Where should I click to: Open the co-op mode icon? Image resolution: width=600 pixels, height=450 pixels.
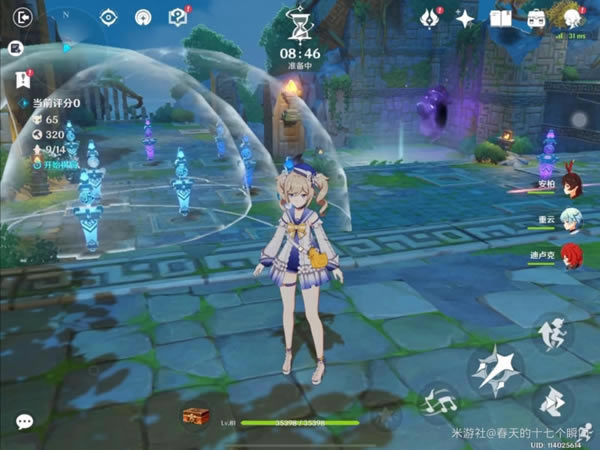pos(143,17)
